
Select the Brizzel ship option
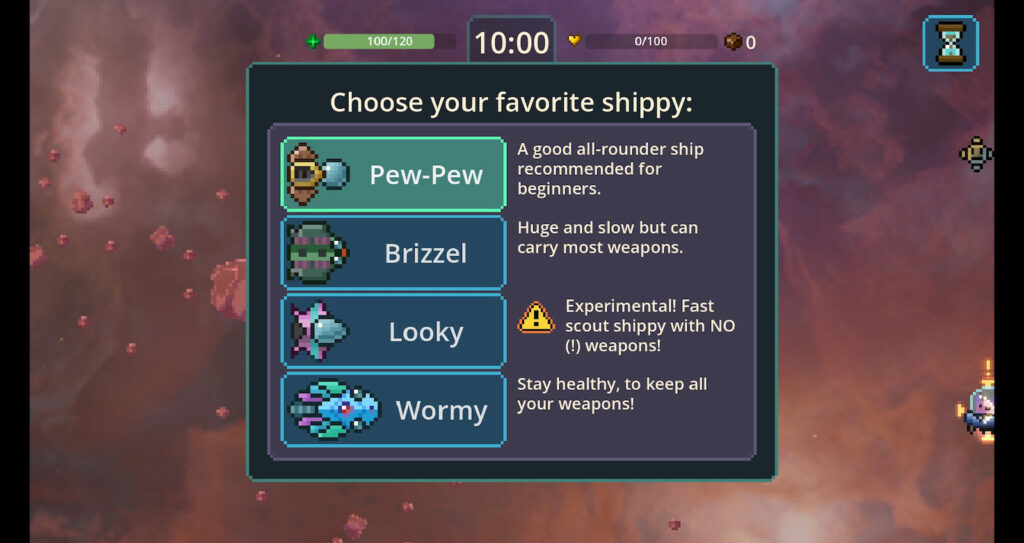(x=393, y=253)
